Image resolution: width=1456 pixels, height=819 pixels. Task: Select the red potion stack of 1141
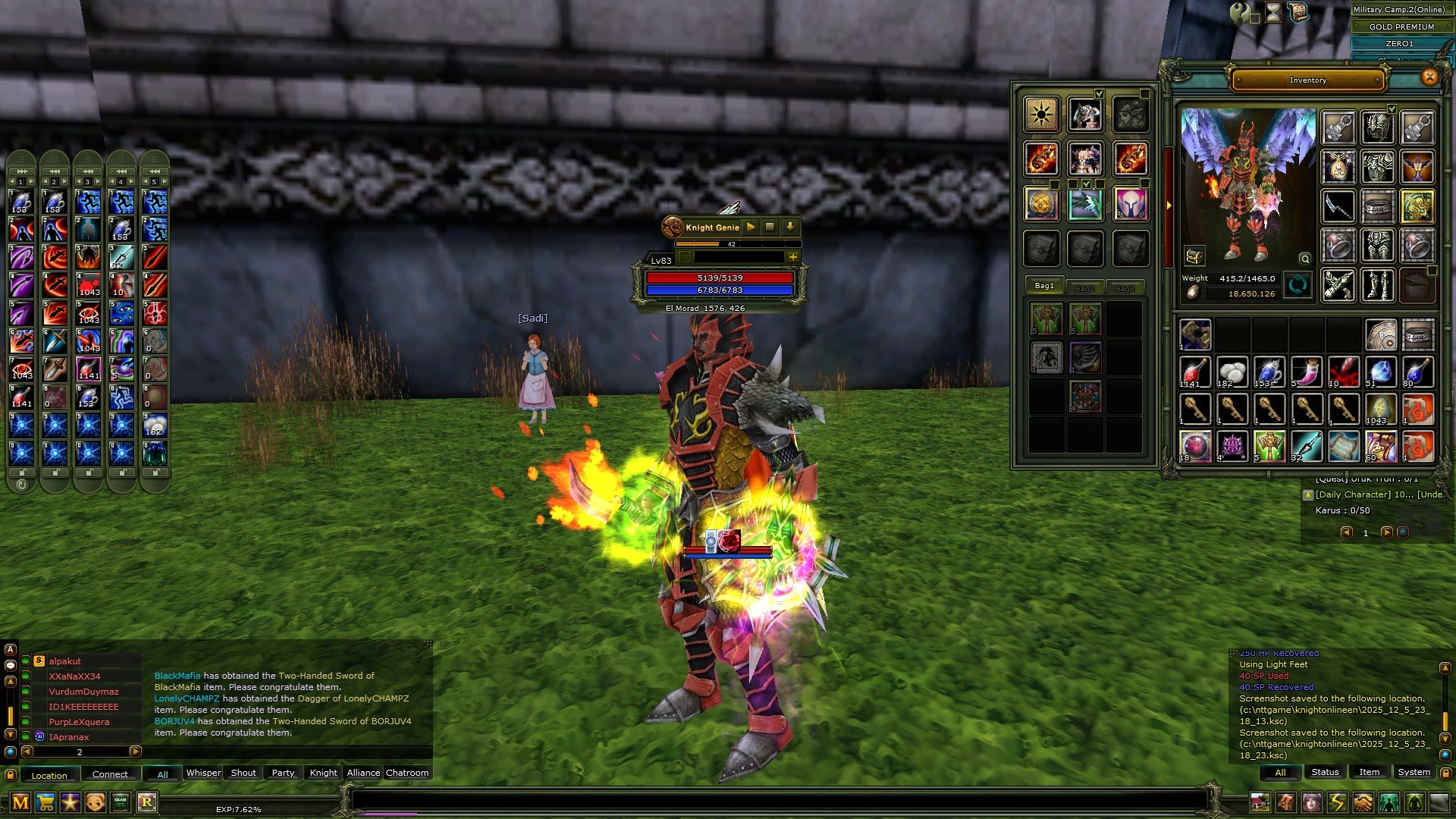[1194, 372]
